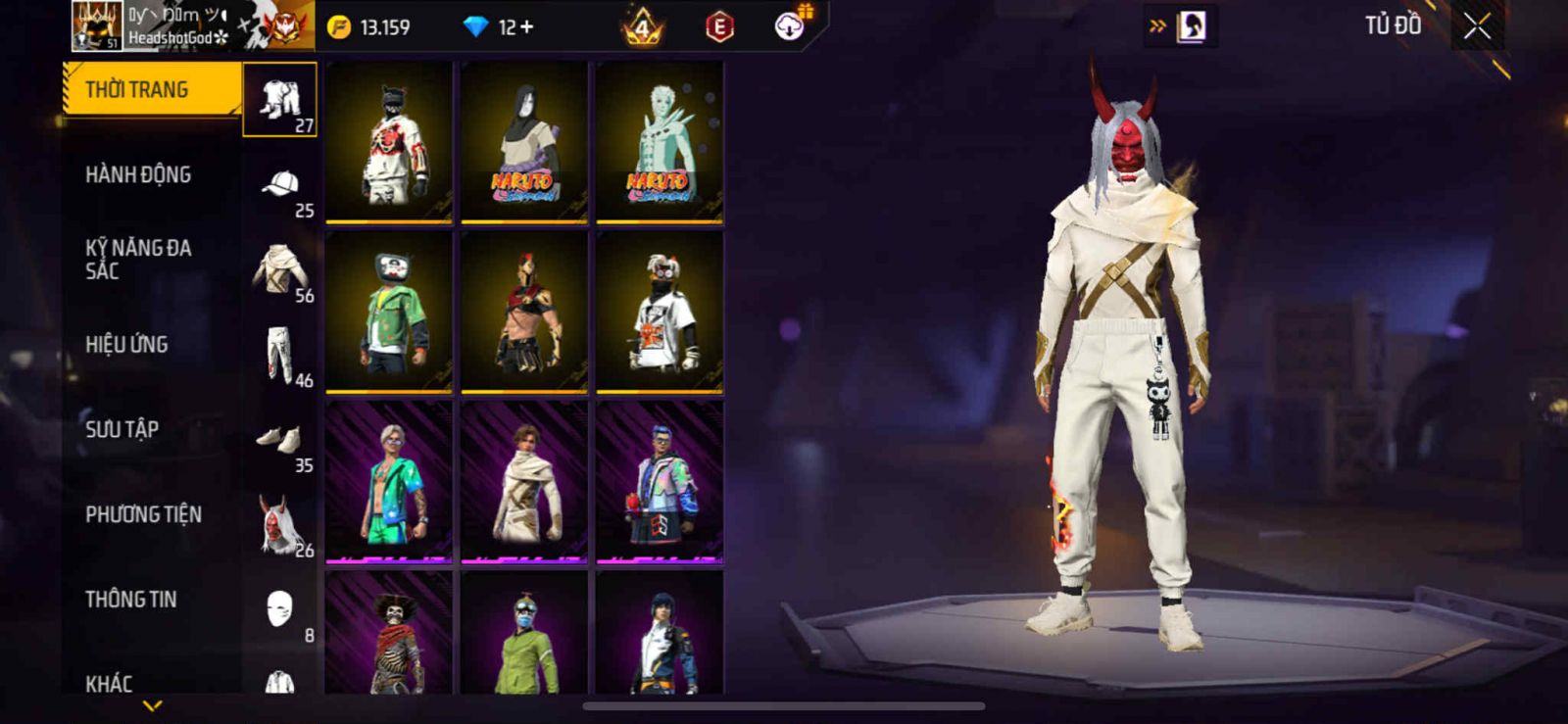This screenshot has height=724, width=1568.
Task: Select the Spartan helmet warrior outfit
Action: click(x=524, y=311)
